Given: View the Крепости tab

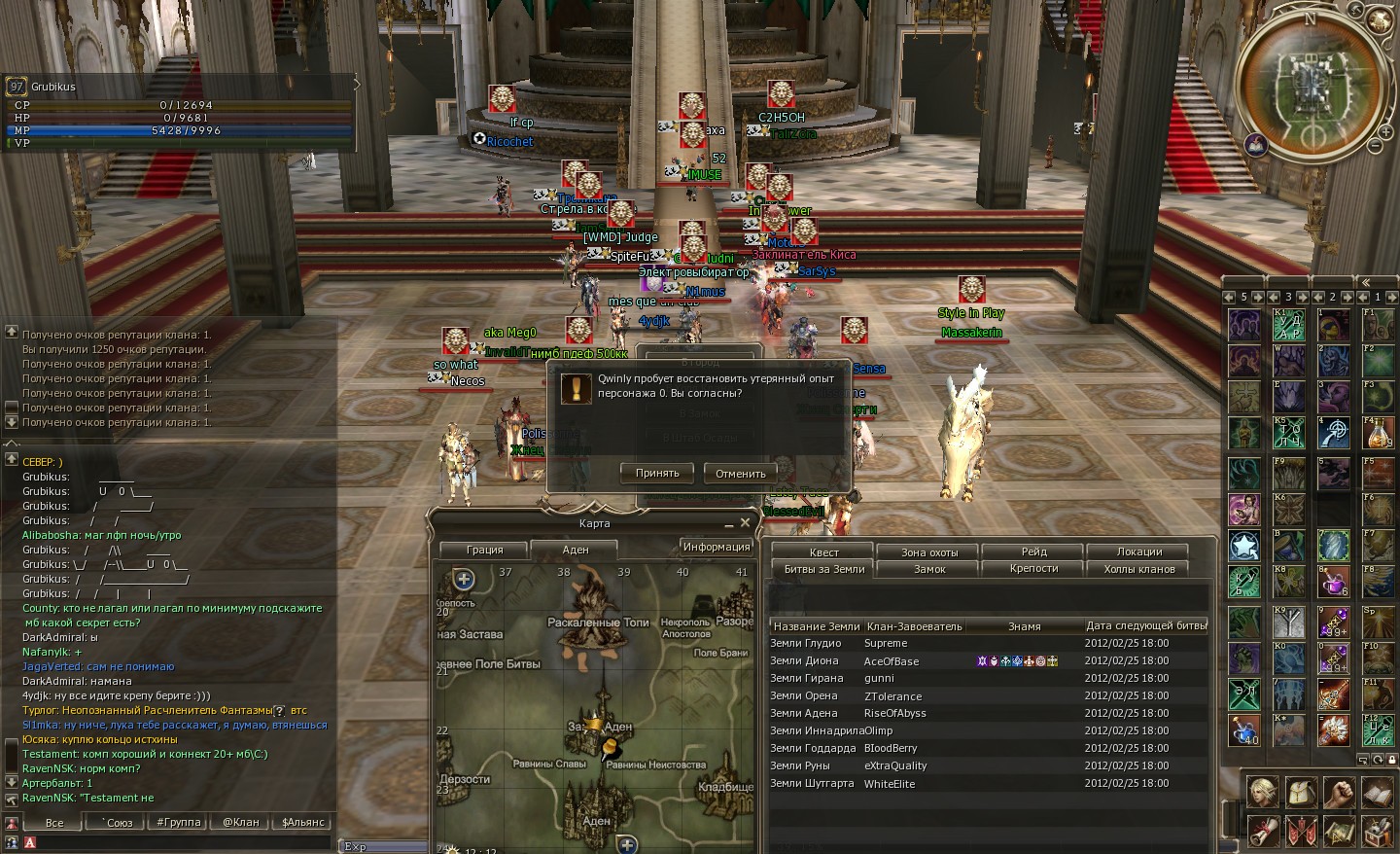Looking at the screenshot, I should [x=1034, y=569].
